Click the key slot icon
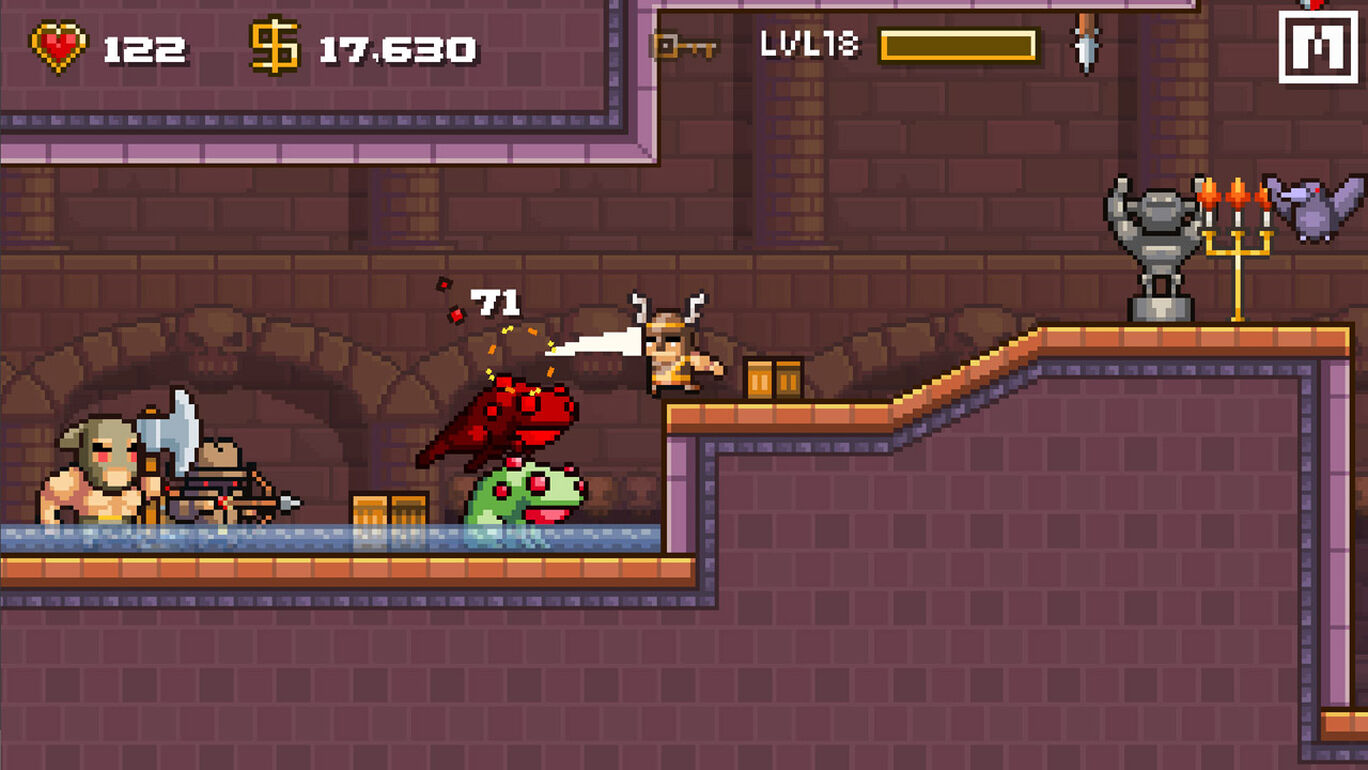 (680, 46)
